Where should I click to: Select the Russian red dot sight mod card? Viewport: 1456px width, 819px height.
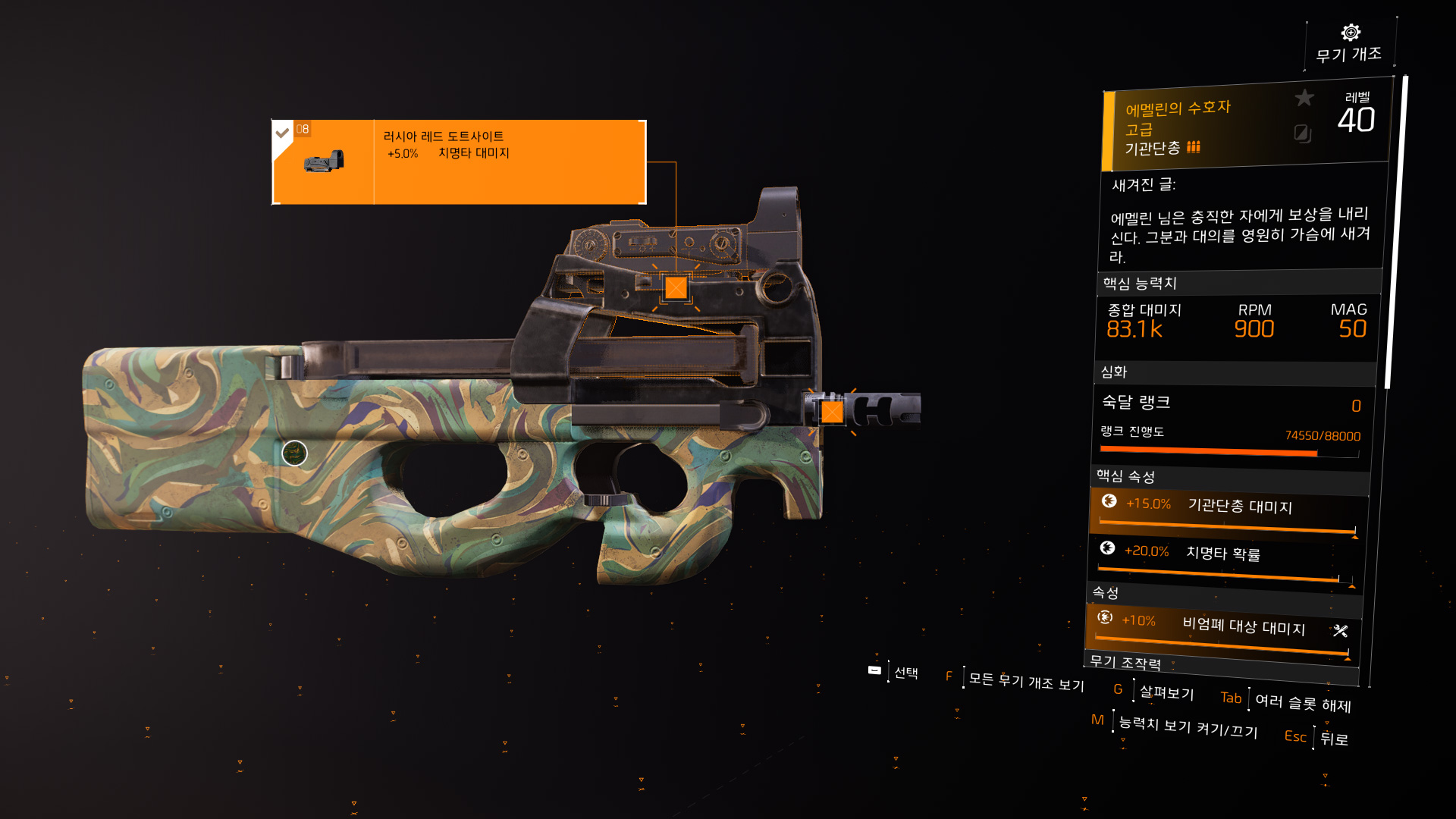pyautogui.click(x=459, y=162)
